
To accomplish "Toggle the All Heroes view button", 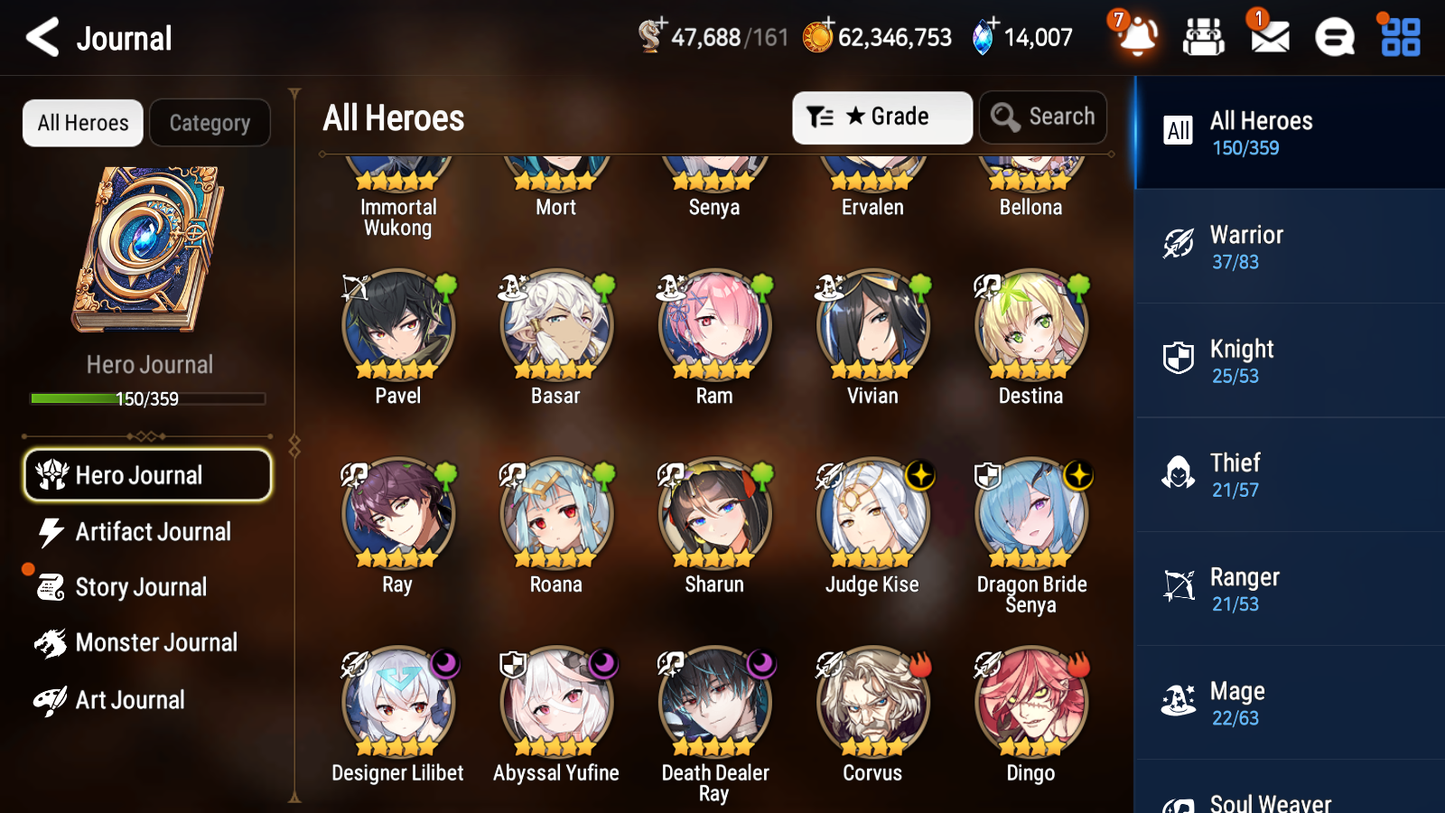I will tap(82, 123).
